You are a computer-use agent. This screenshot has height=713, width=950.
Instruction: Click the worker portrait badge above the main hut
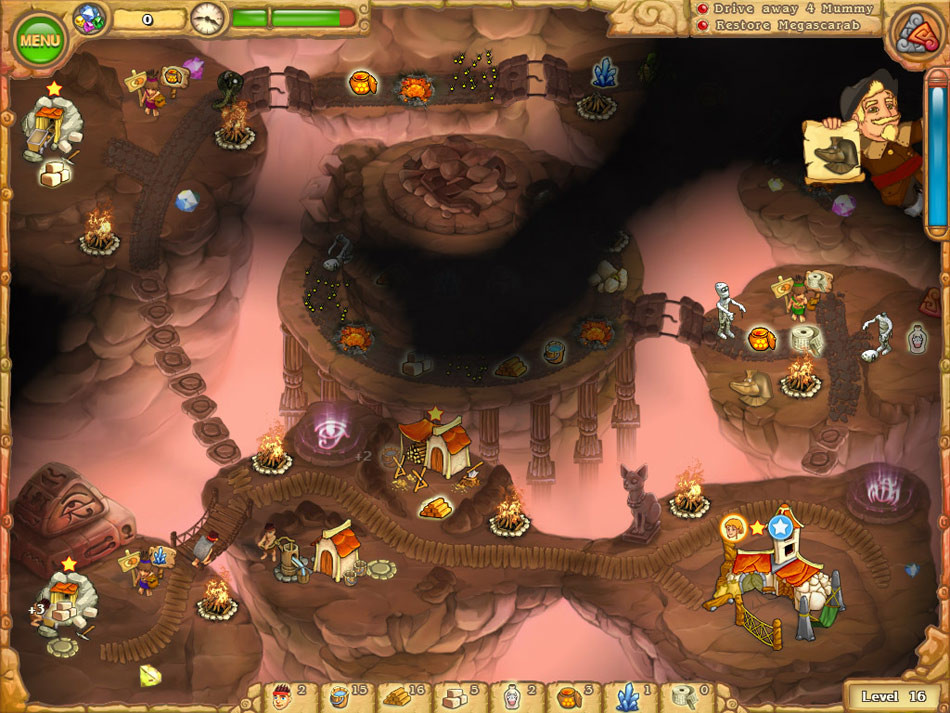[x=733, y=528]
